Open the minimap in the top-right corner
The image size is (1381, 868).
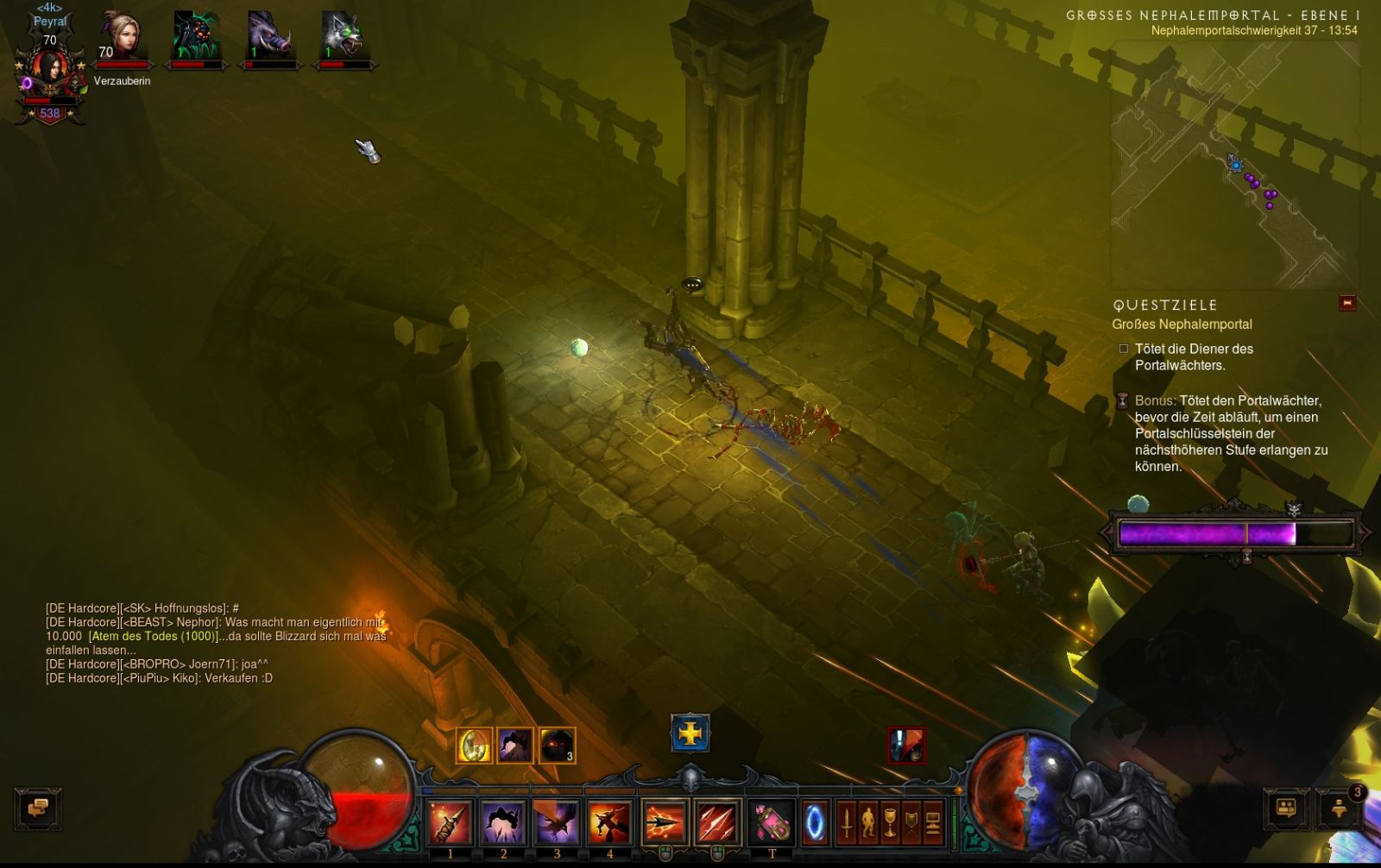(1234, 164)
